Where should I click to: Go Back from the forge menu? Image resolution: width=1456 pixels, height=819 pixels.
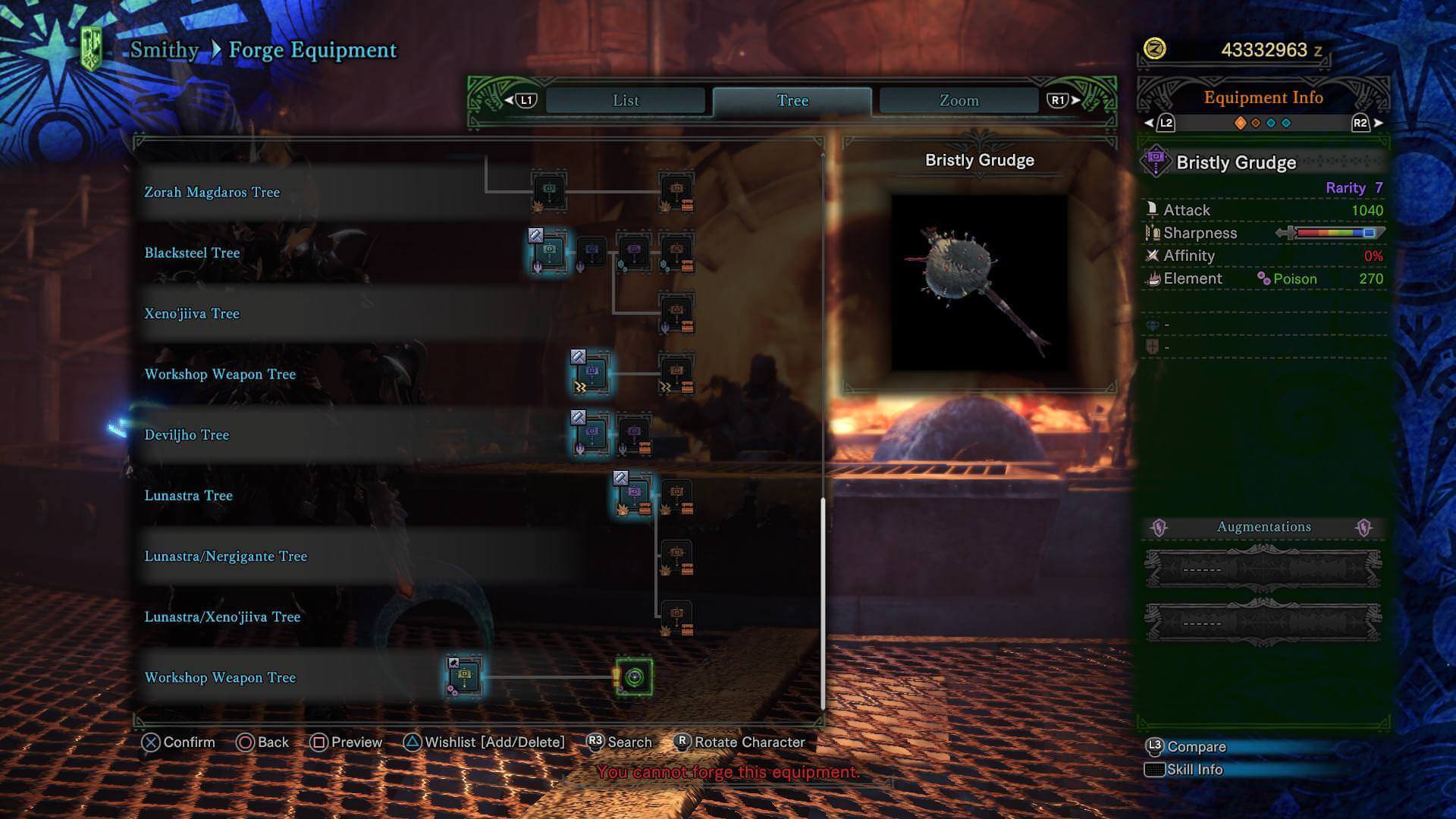[x=263, y=742]
